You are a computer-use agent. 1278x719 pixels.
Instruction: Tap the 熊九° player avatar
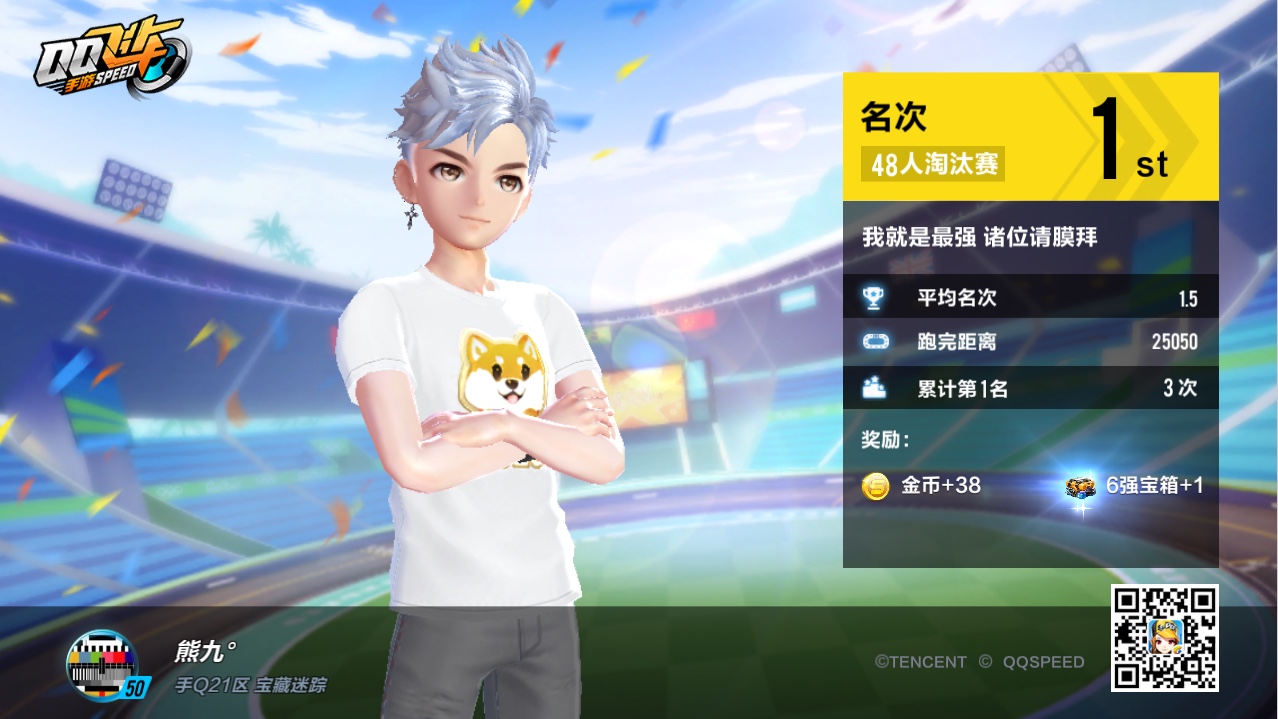pyautogui.click(x=104, y=664)
